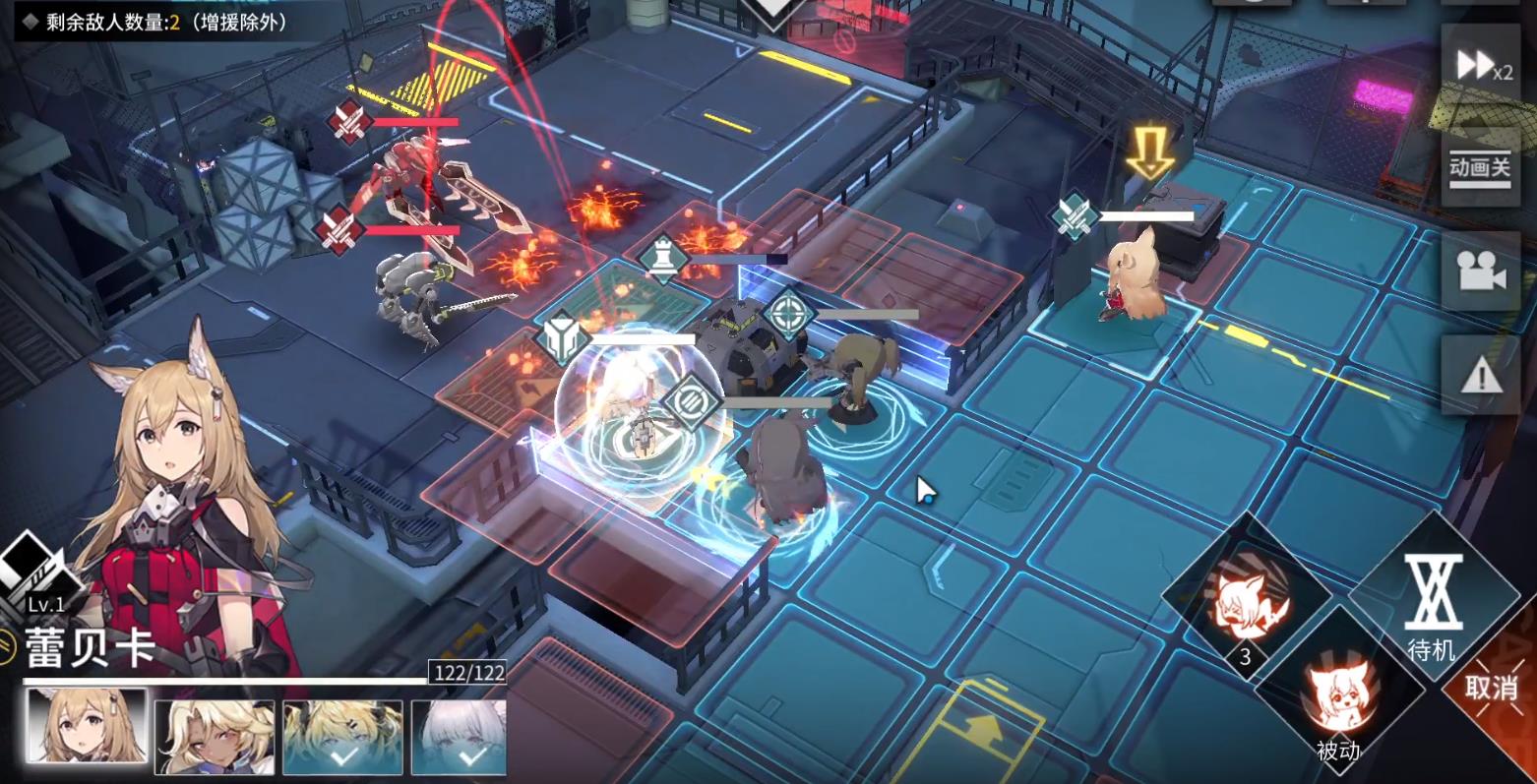
Task: Select 蕾贝卡's highlighted portrait thumbnail
Action: [x=87, y=726]
